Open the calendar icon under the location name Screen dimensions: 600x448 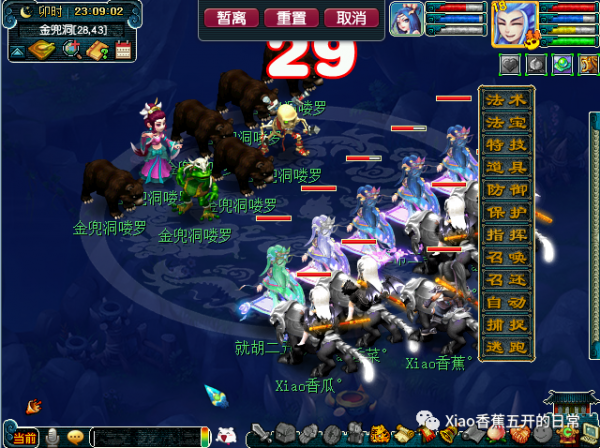pos(123,50)
